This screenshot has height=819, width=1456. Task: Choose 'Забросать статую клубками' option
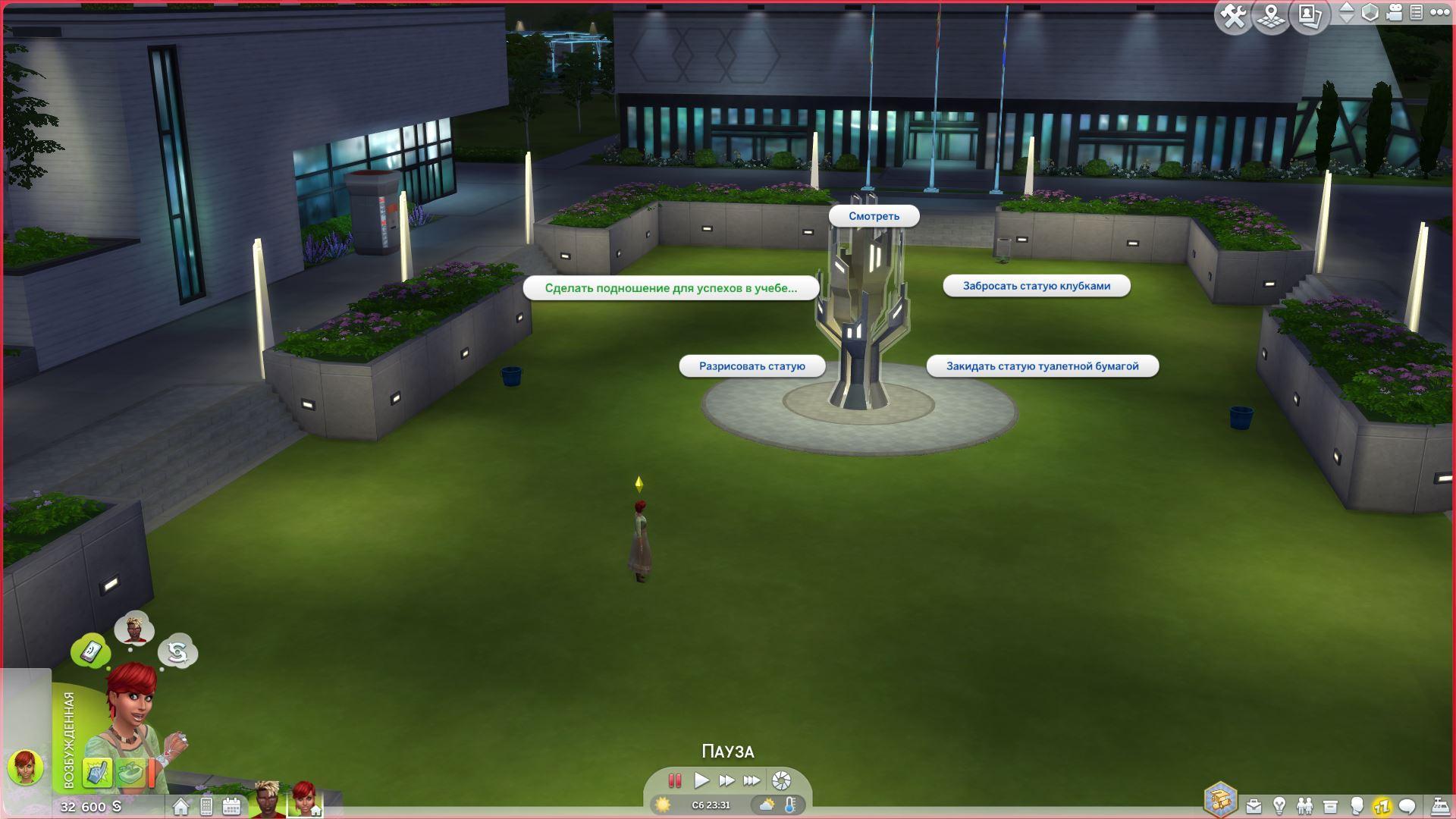coord(1036,286)
